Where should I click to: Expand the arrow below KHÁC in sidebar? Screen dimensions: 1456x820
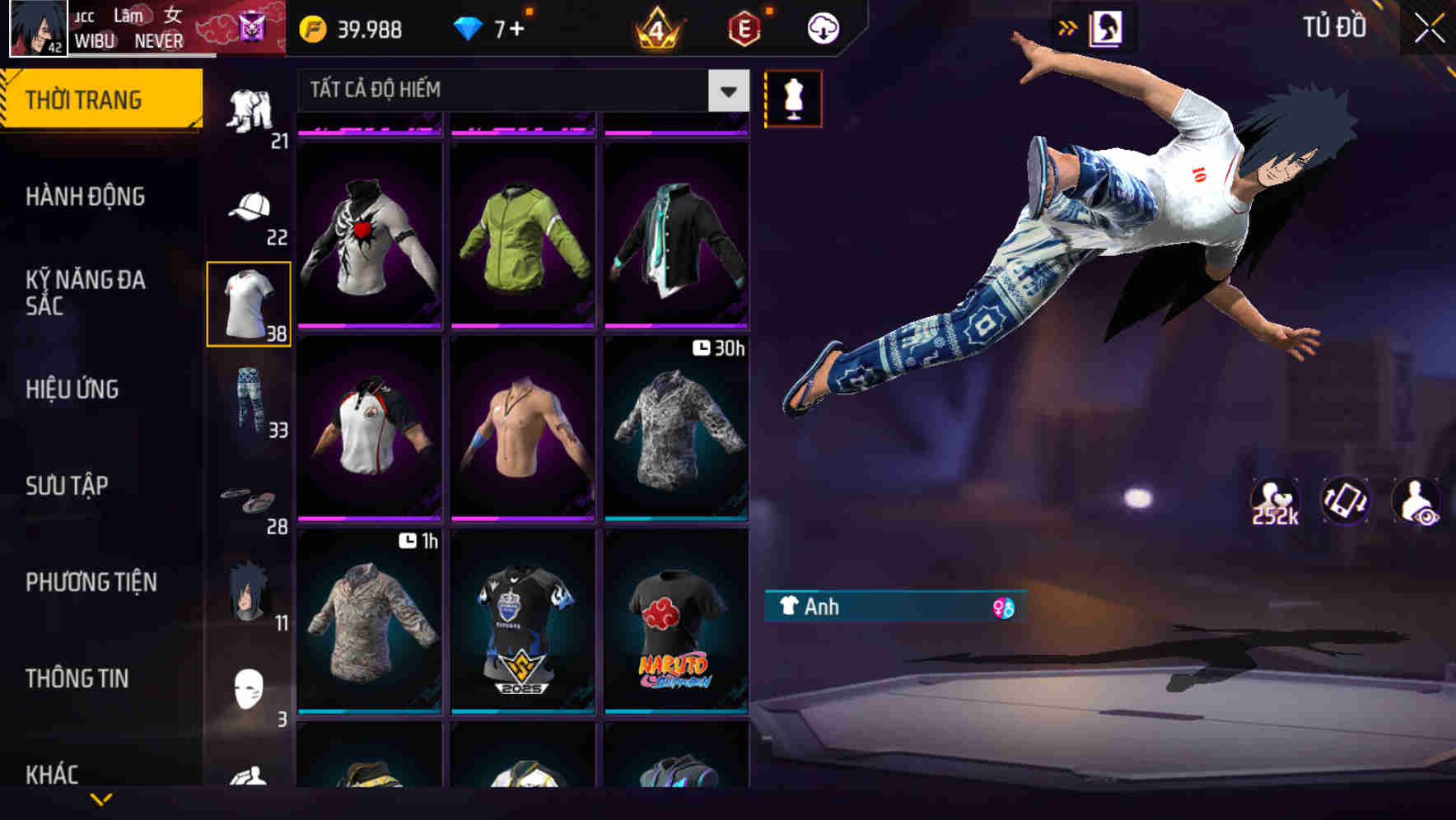102,798
